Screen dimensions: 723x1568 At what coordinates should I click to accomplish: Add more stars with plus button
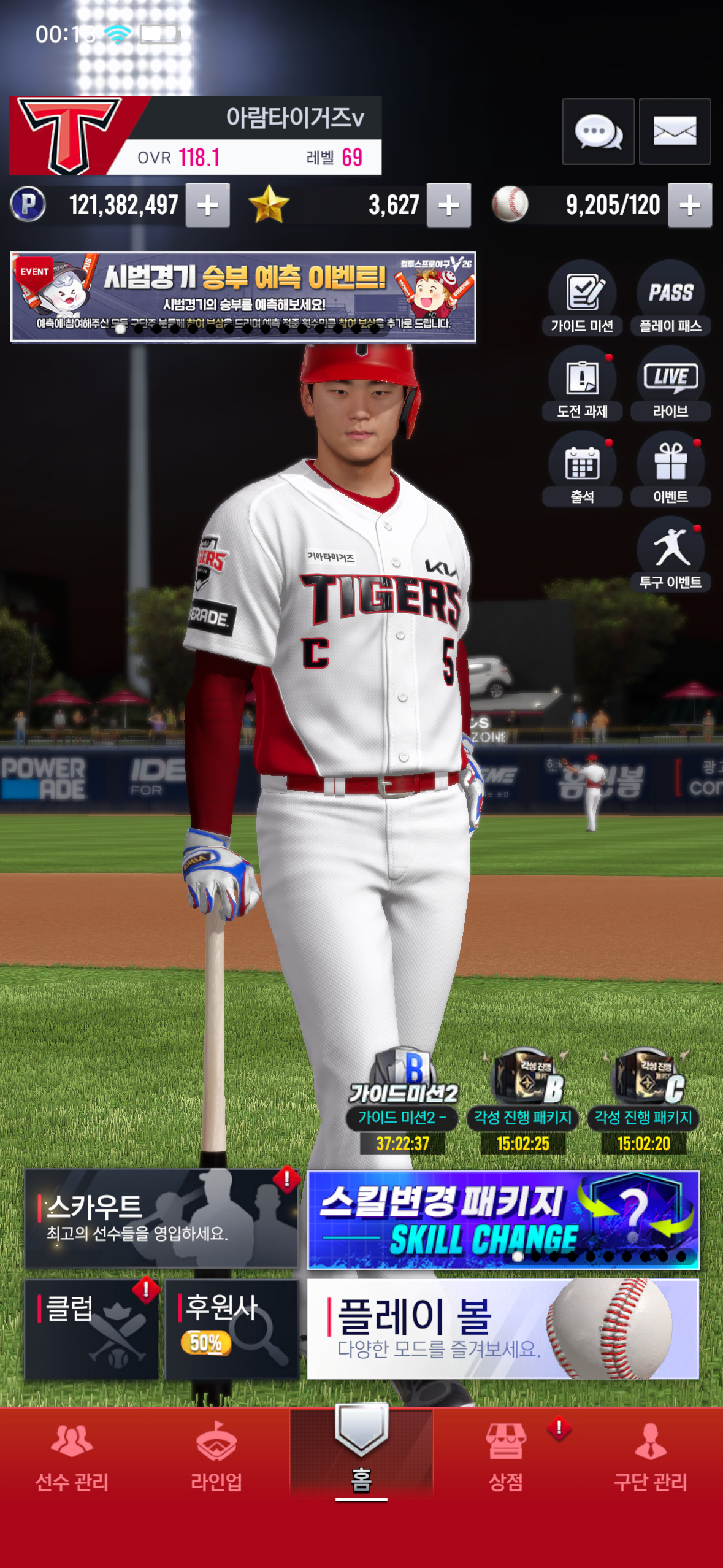click(449, 206)
